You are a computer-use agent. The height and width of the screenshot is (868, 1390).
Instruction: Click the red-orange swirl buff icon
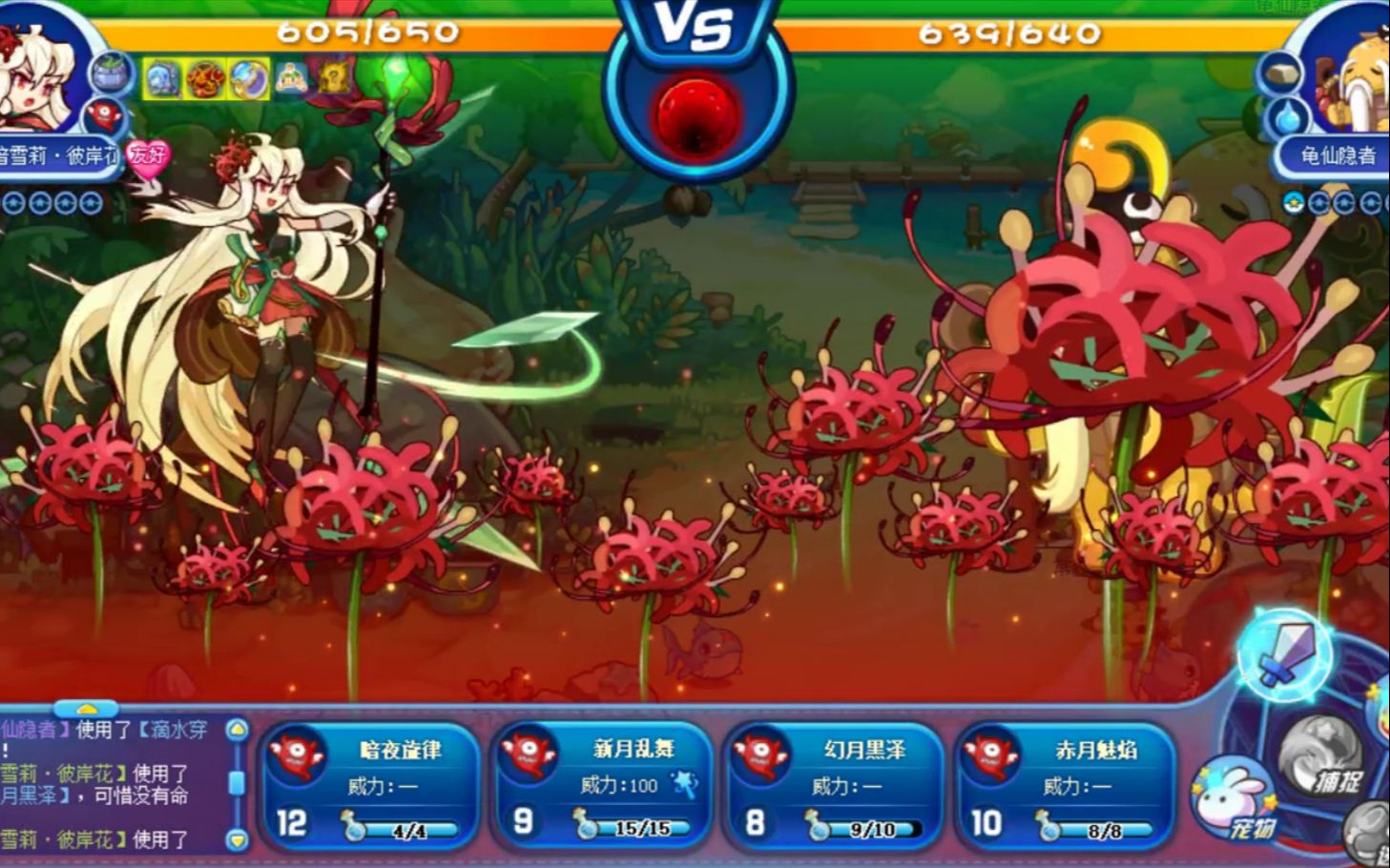[x=205, y=80]
